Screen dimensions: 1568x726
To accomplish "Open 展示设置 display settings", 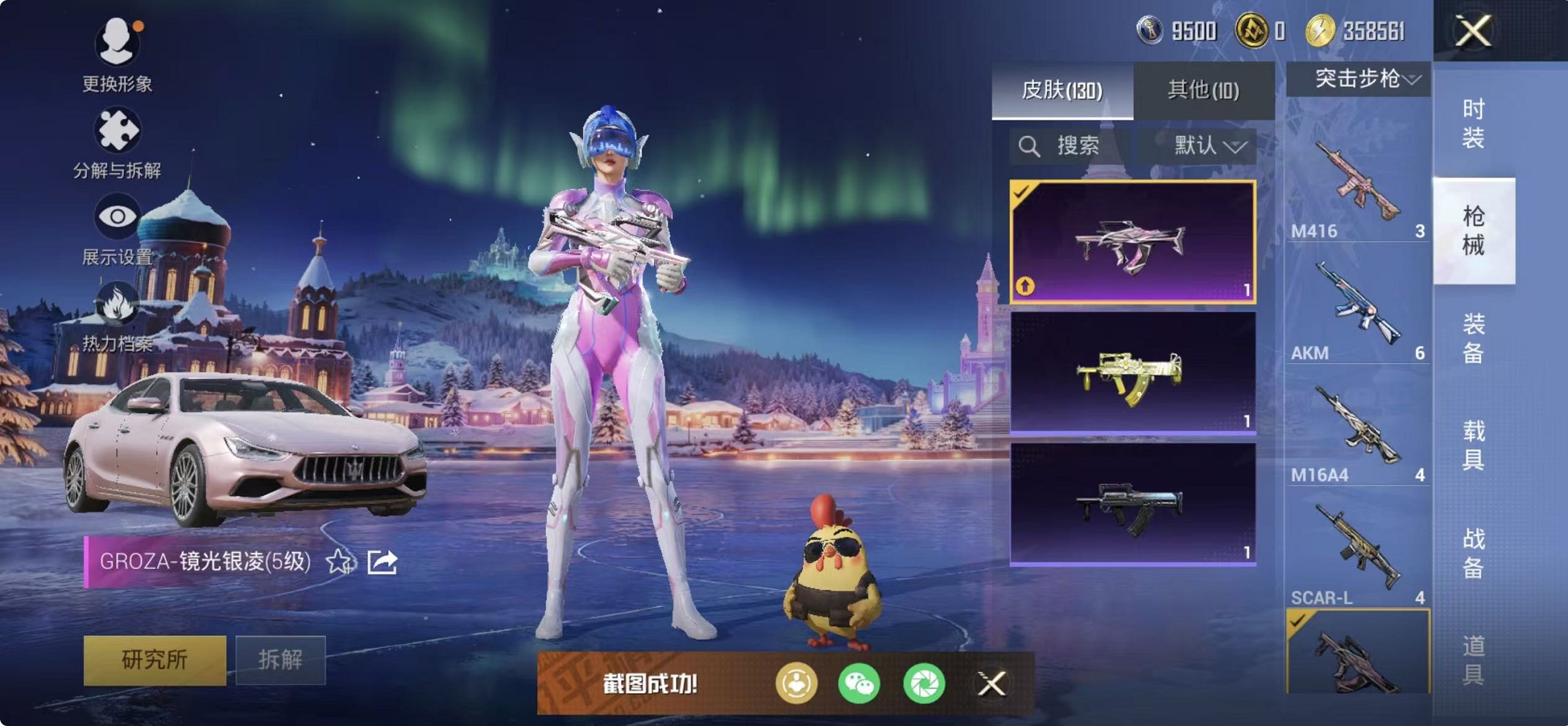I will pyautogui.click(x=117, y=228).
